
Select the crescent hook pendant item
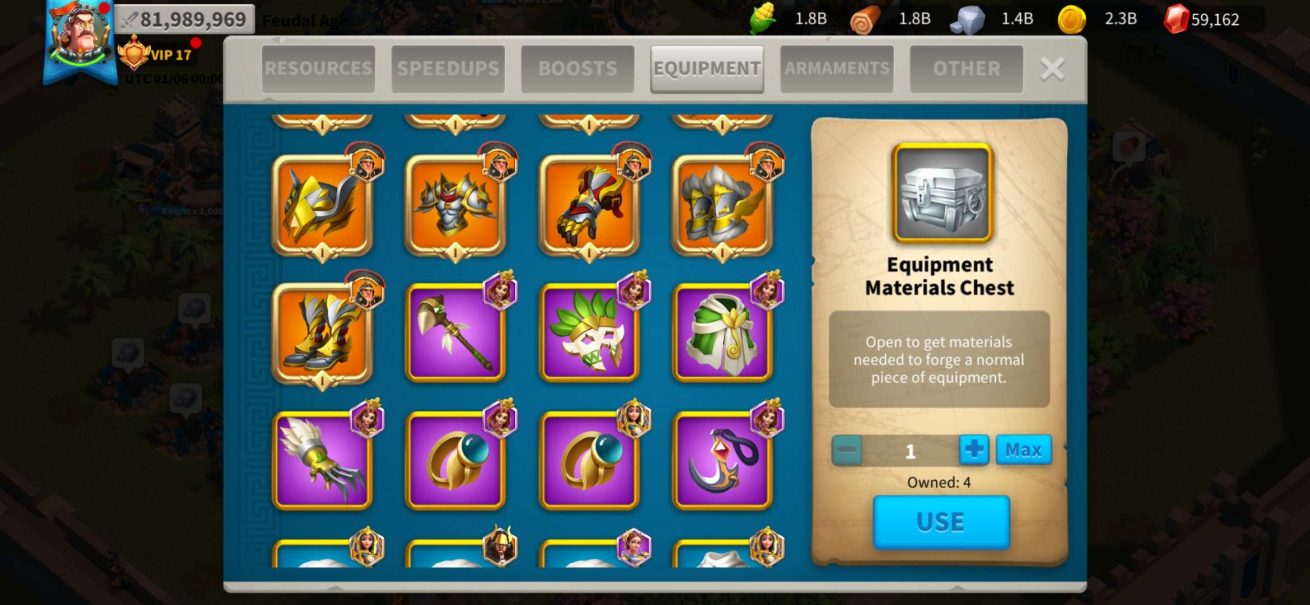(x=722, y=460)
